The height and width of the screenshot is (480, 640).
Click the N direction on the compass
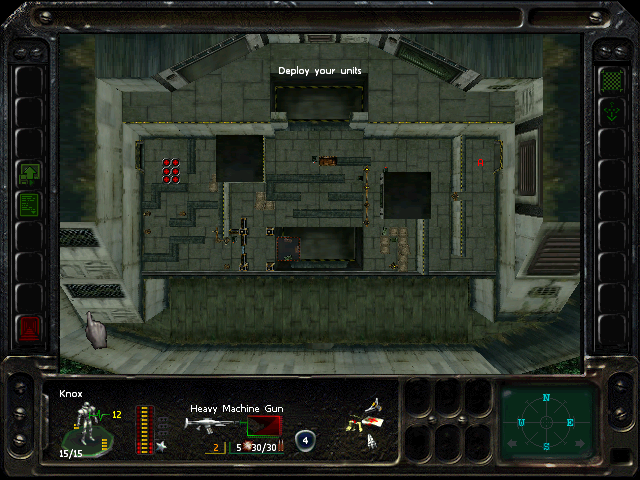546,398
